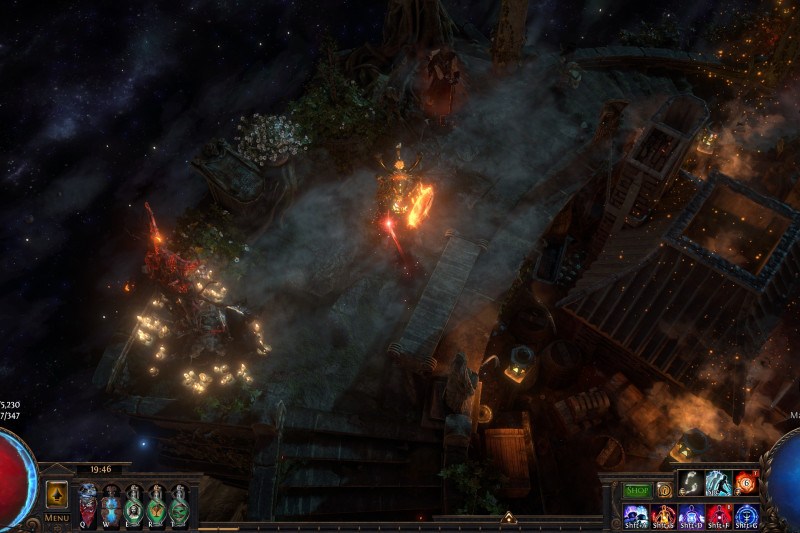800x533 pixels.
Task: Click the orange spiral coin icon beside Shop
Action: tap(664, 491)
